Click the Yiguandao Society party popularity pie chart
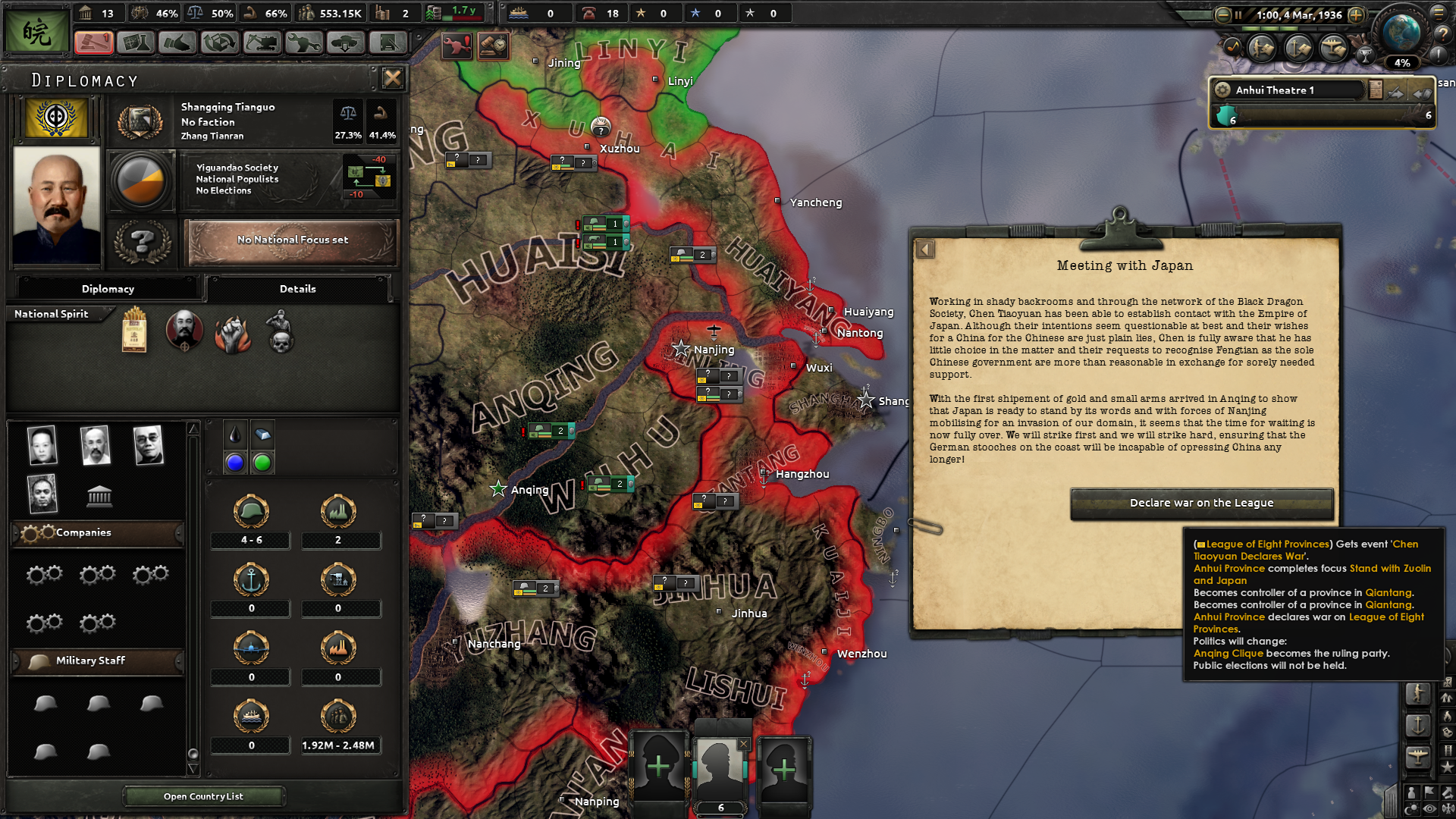Screen dimensions: 1456x819 (141, 180)
